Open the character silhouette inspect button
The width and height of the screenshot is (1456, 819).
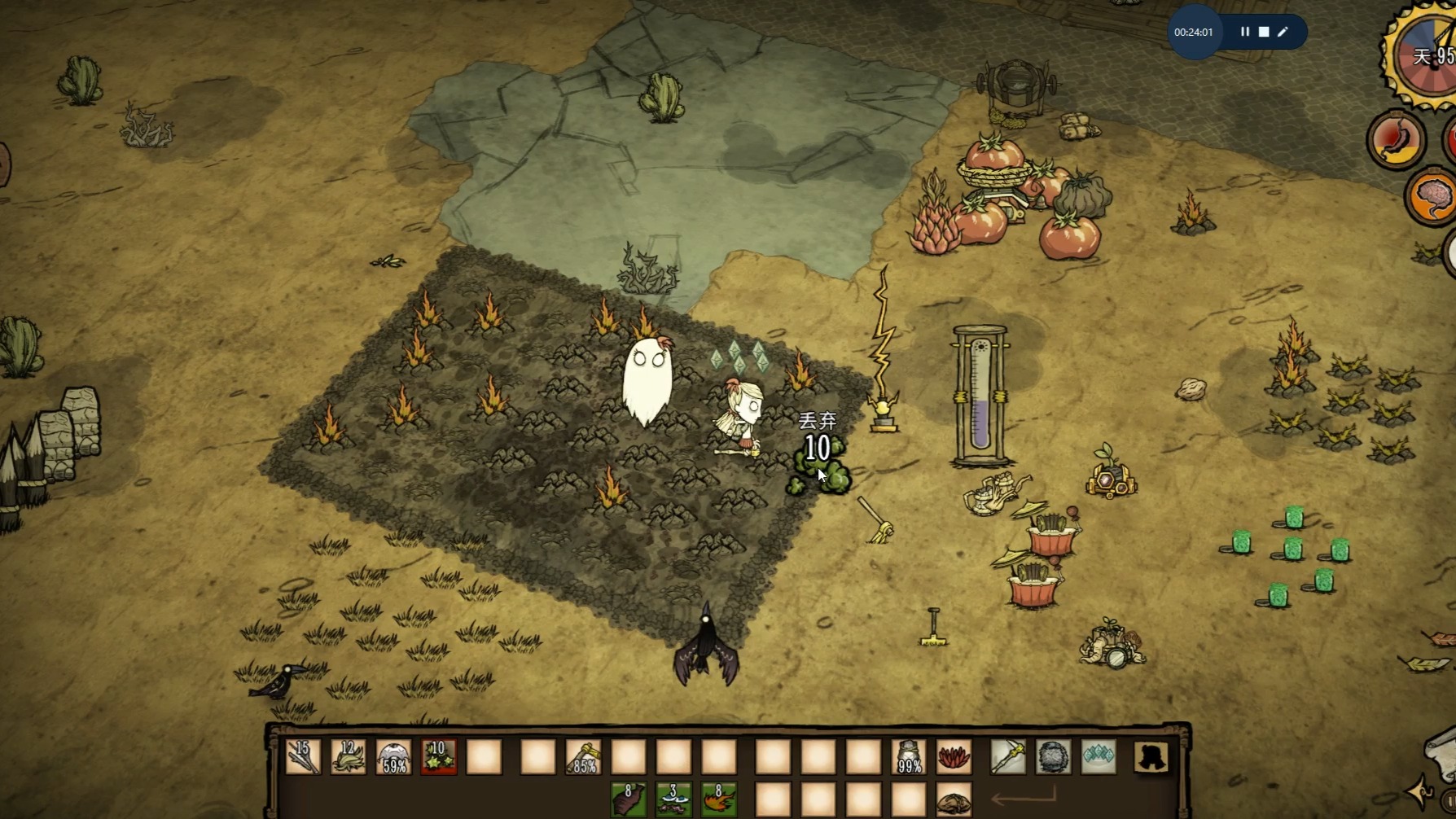1151,757
